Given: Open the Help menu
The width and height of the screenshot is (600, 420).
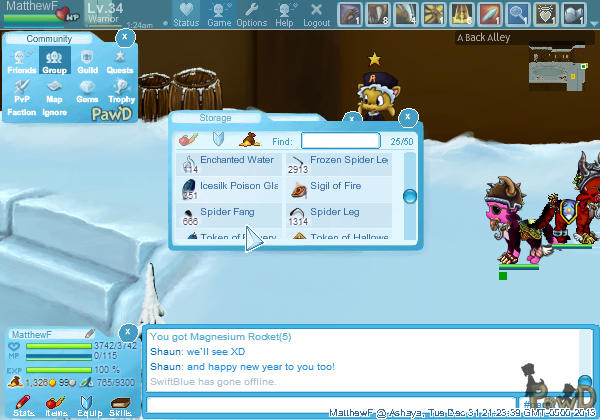Looking at the screenshot, I should (284, 14).
